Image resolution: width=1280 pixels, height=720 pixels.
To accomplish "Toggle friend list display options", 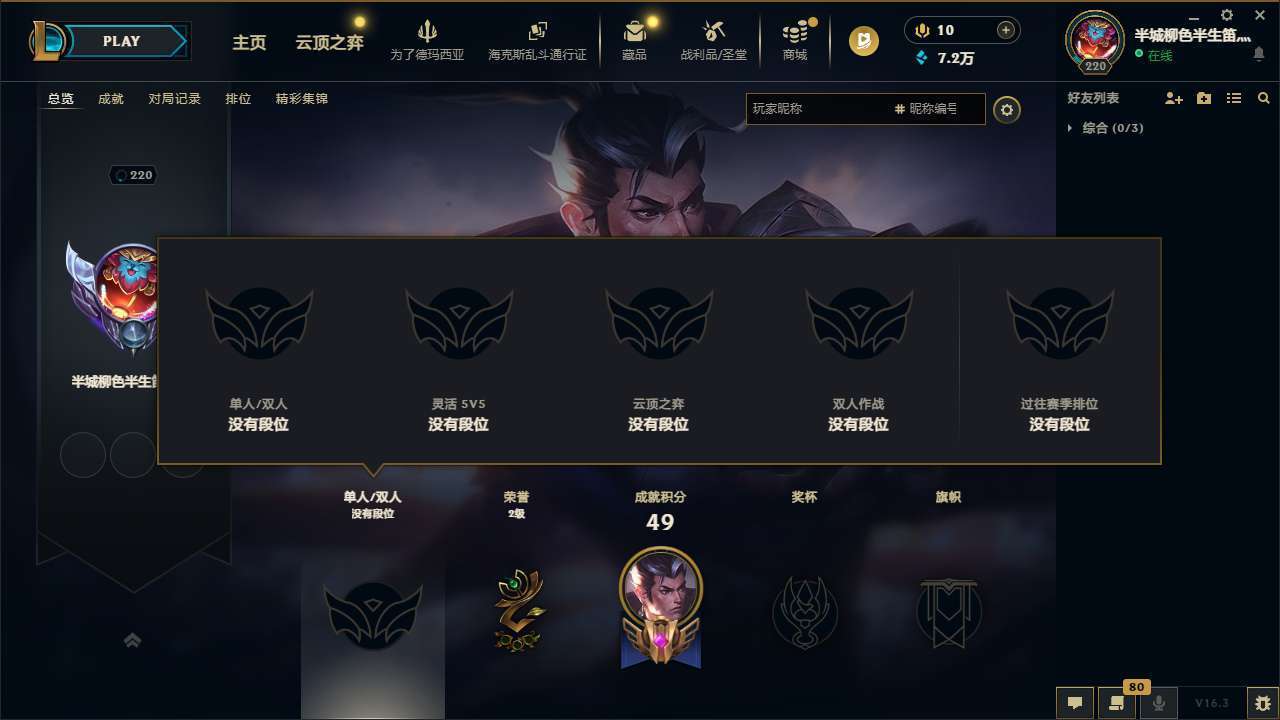I will [1234, 98].
